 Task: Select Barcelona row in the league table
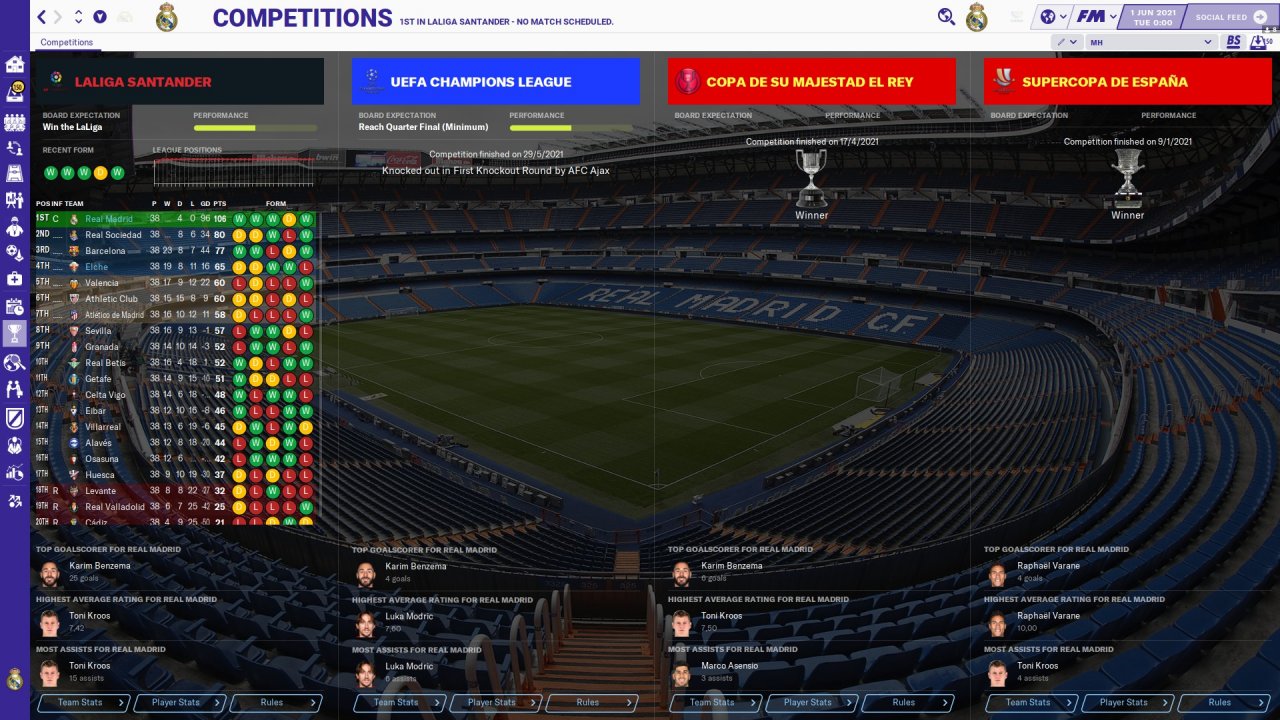tap(105, 251)
